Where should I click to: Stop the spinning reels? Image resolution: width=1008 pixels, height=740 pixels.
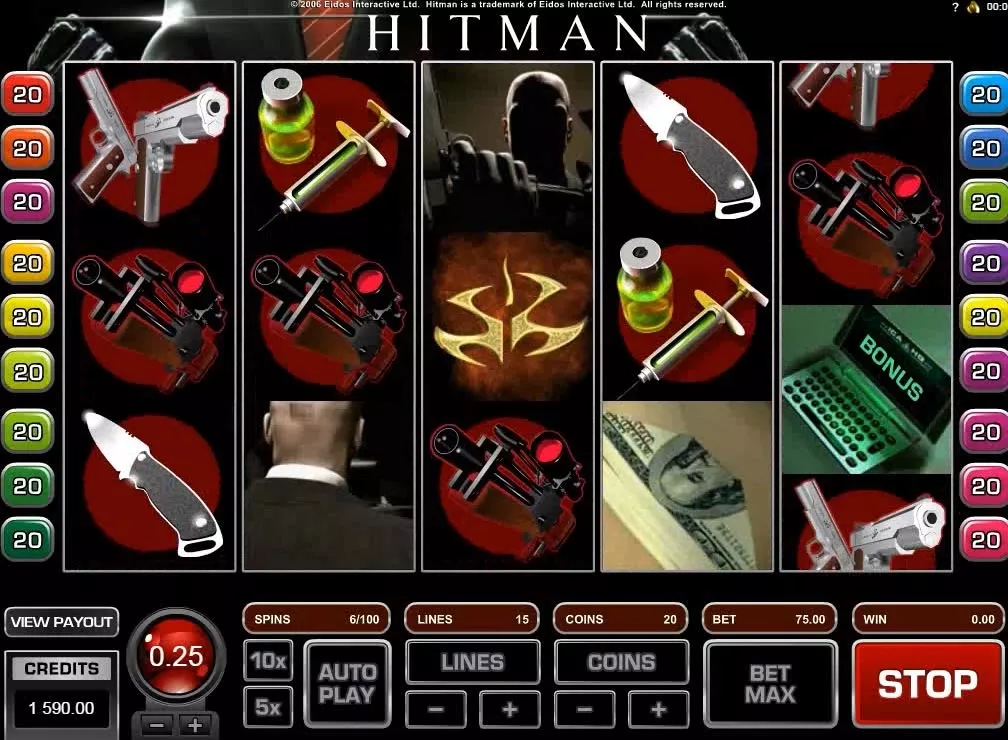pyautogui.click(x=927, y=684)
